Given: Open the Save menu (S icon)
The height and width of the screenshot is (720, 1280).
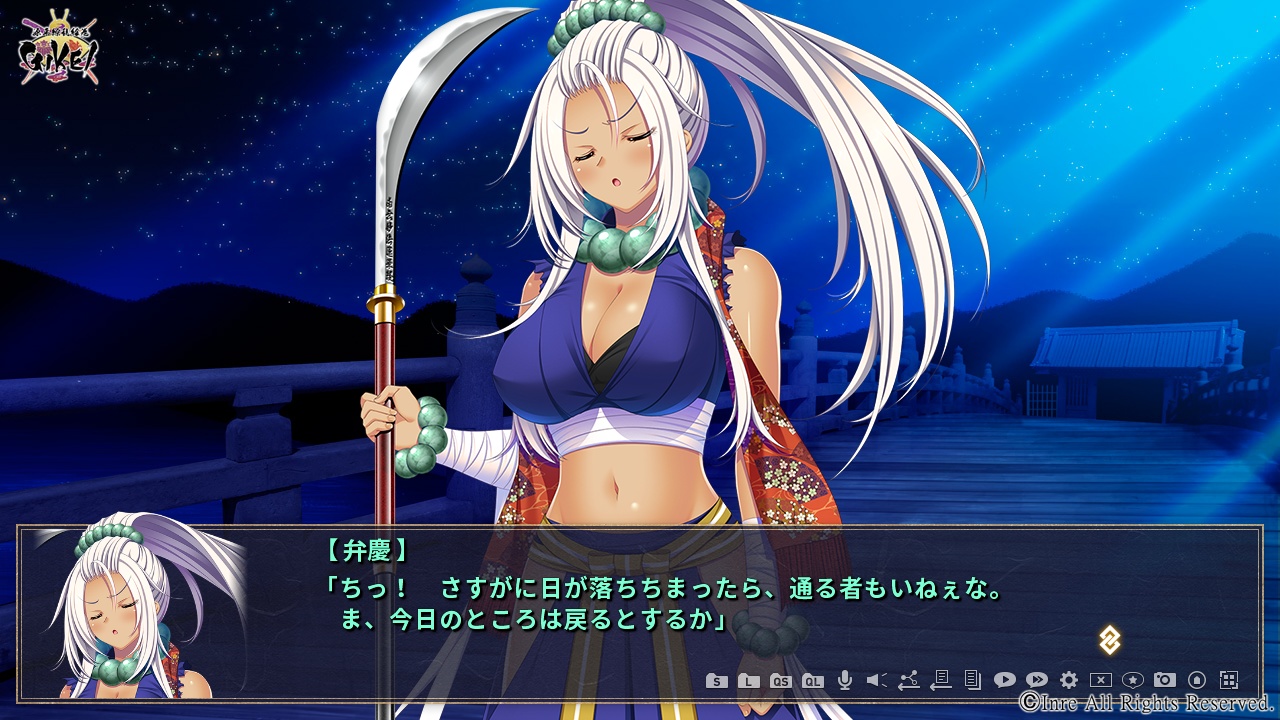Looking at the screenshot, I should click(716, 681).
